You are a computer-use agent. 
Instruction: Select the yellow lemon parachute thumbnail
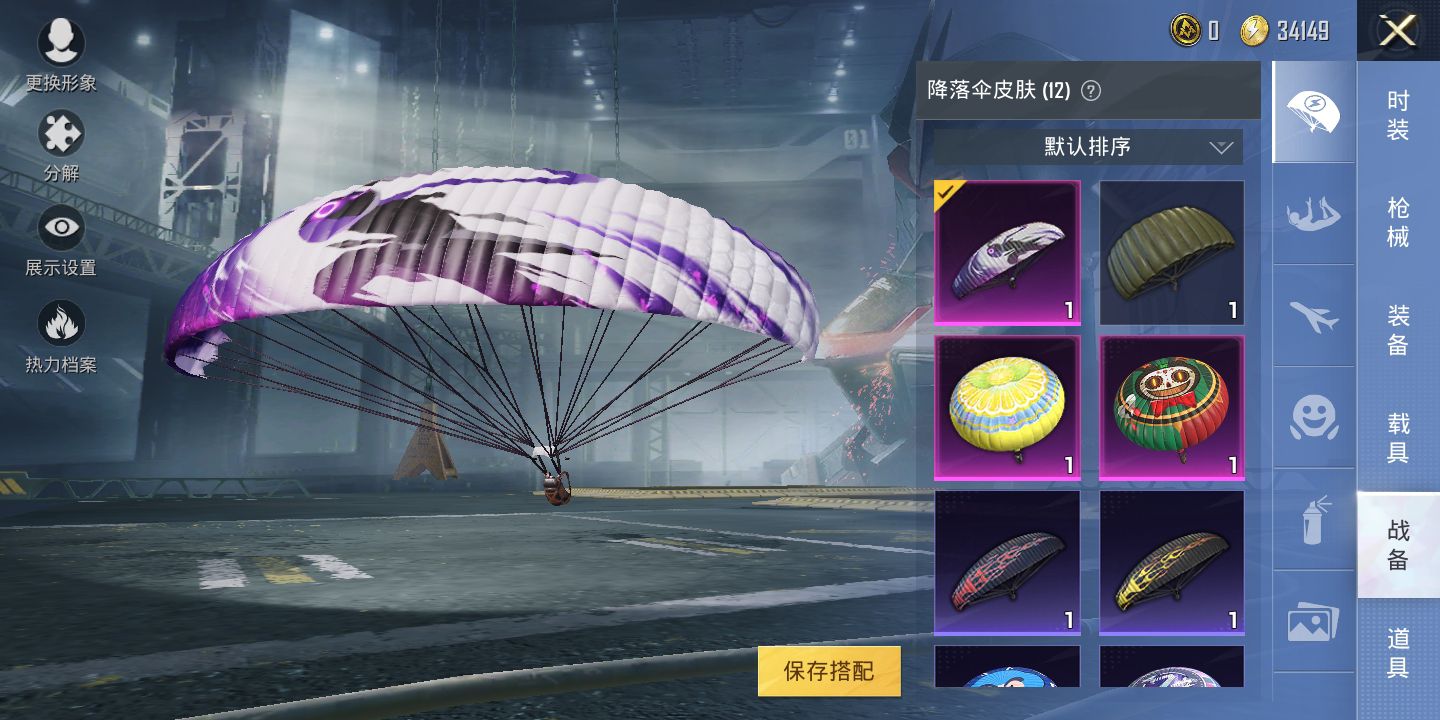pos(1006,406)
